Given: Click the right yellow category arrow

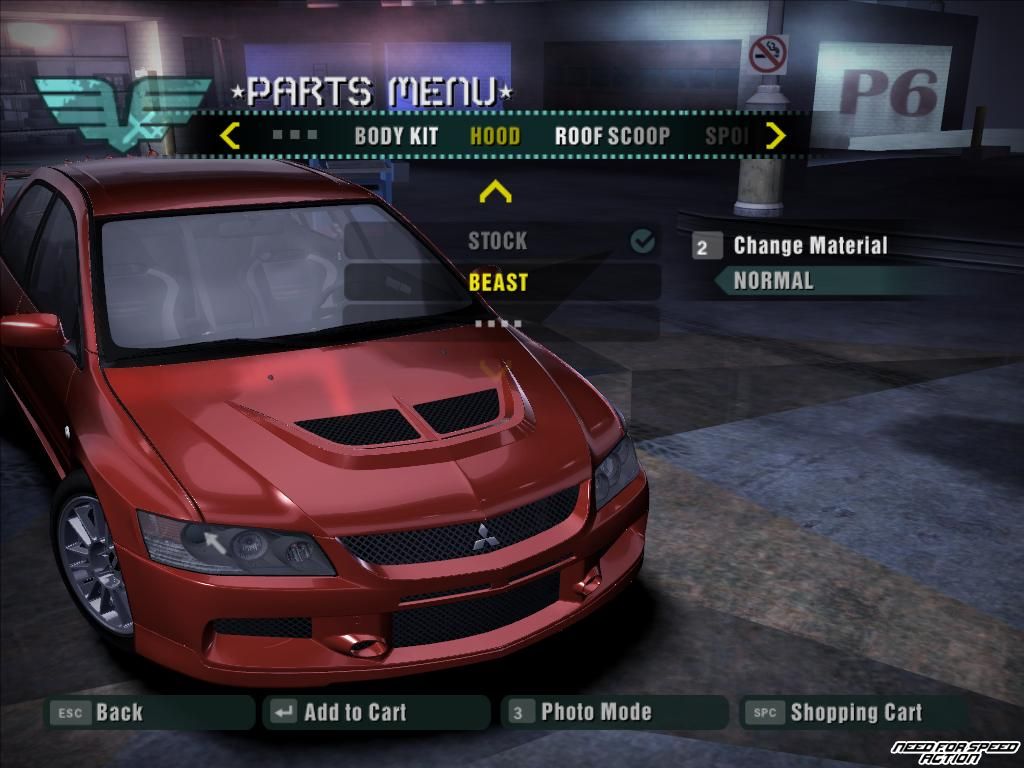Looking at the screenshot, I should (x=775, y=135).
